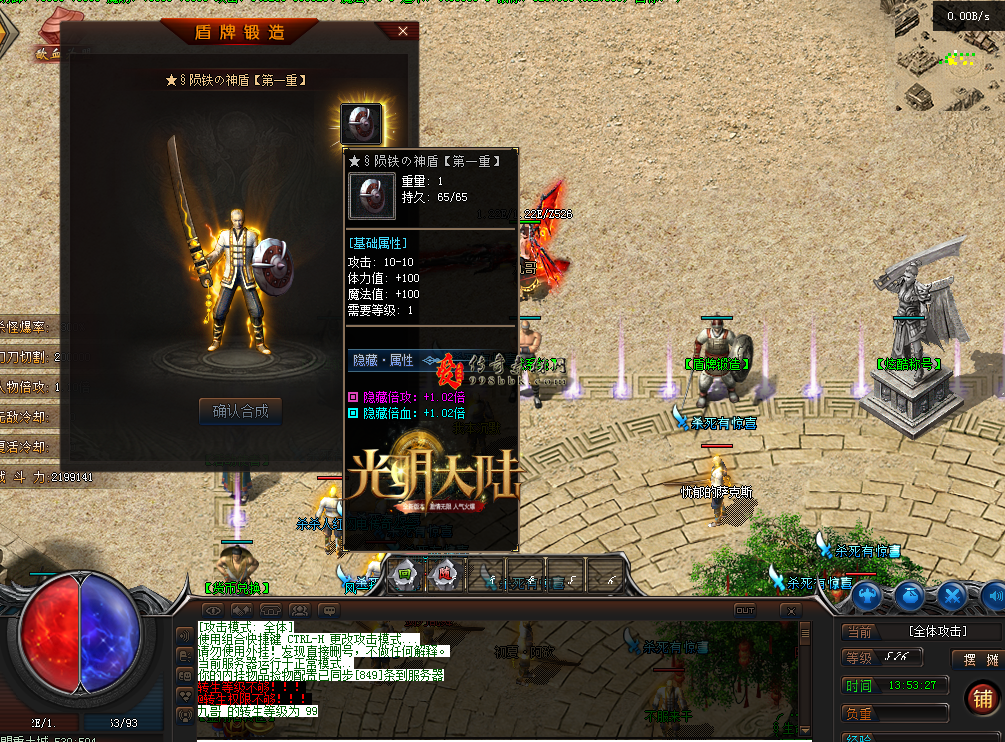Open the bag pouch icon

point(909,596)
